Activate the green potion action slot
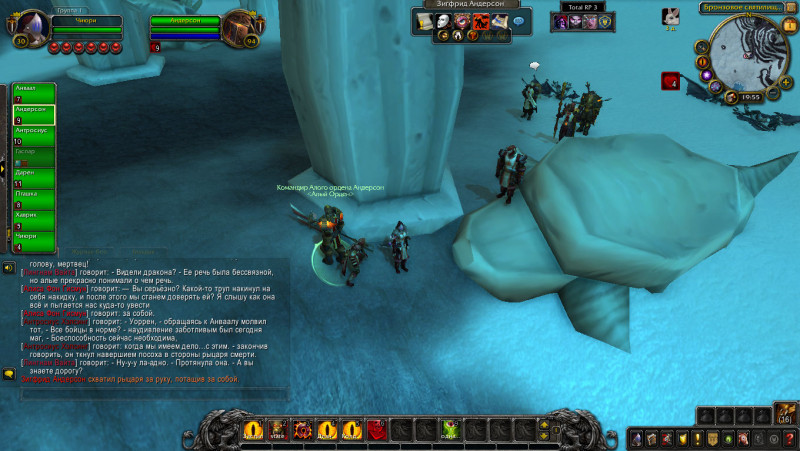This screenshot has height=451, width=800. coord(450,431)
